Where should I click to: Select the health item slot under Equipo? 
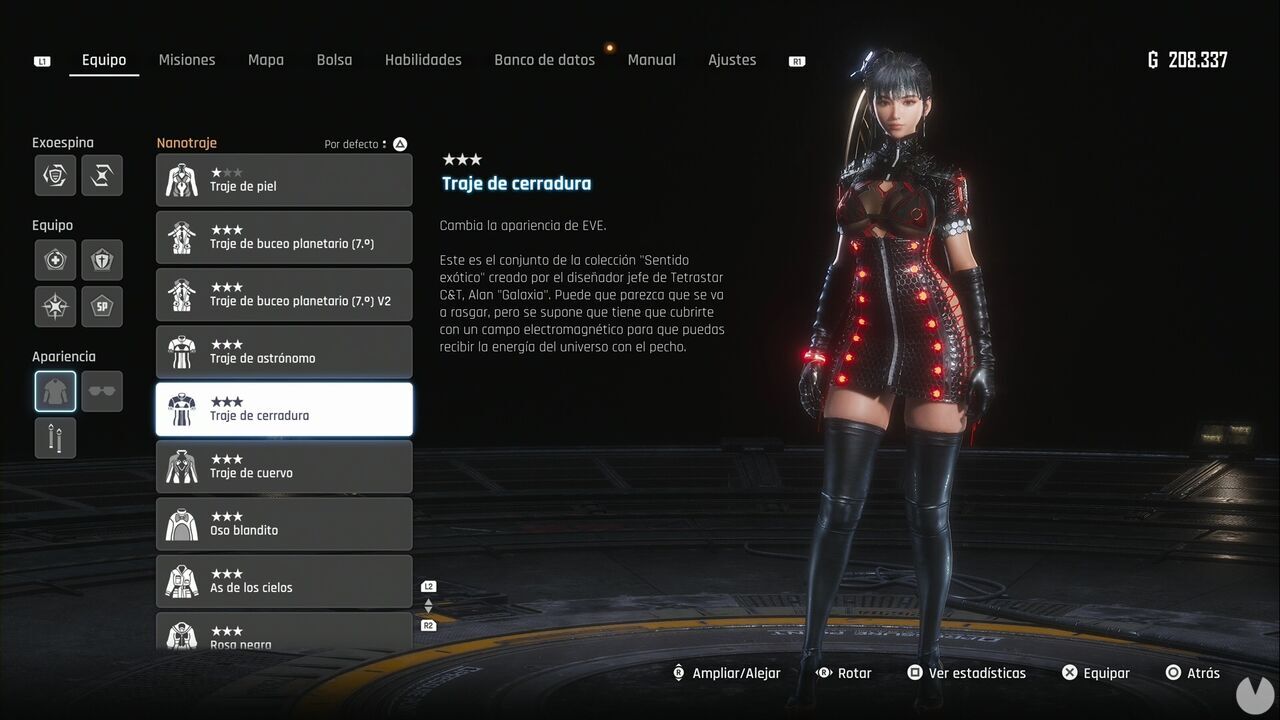click(x=55, y=260)
